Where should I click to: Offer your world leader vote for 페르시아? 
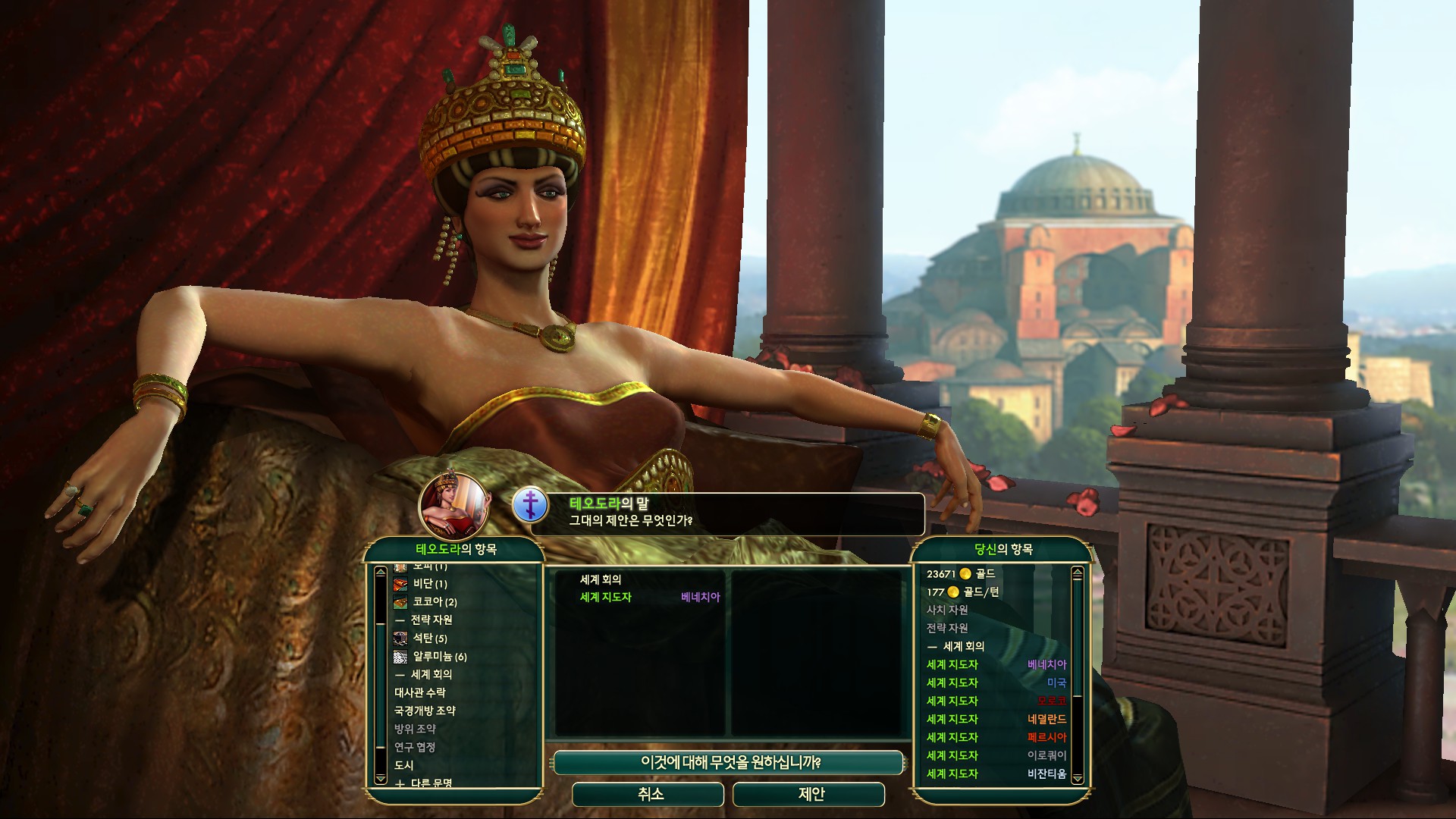tap(996, 737)
